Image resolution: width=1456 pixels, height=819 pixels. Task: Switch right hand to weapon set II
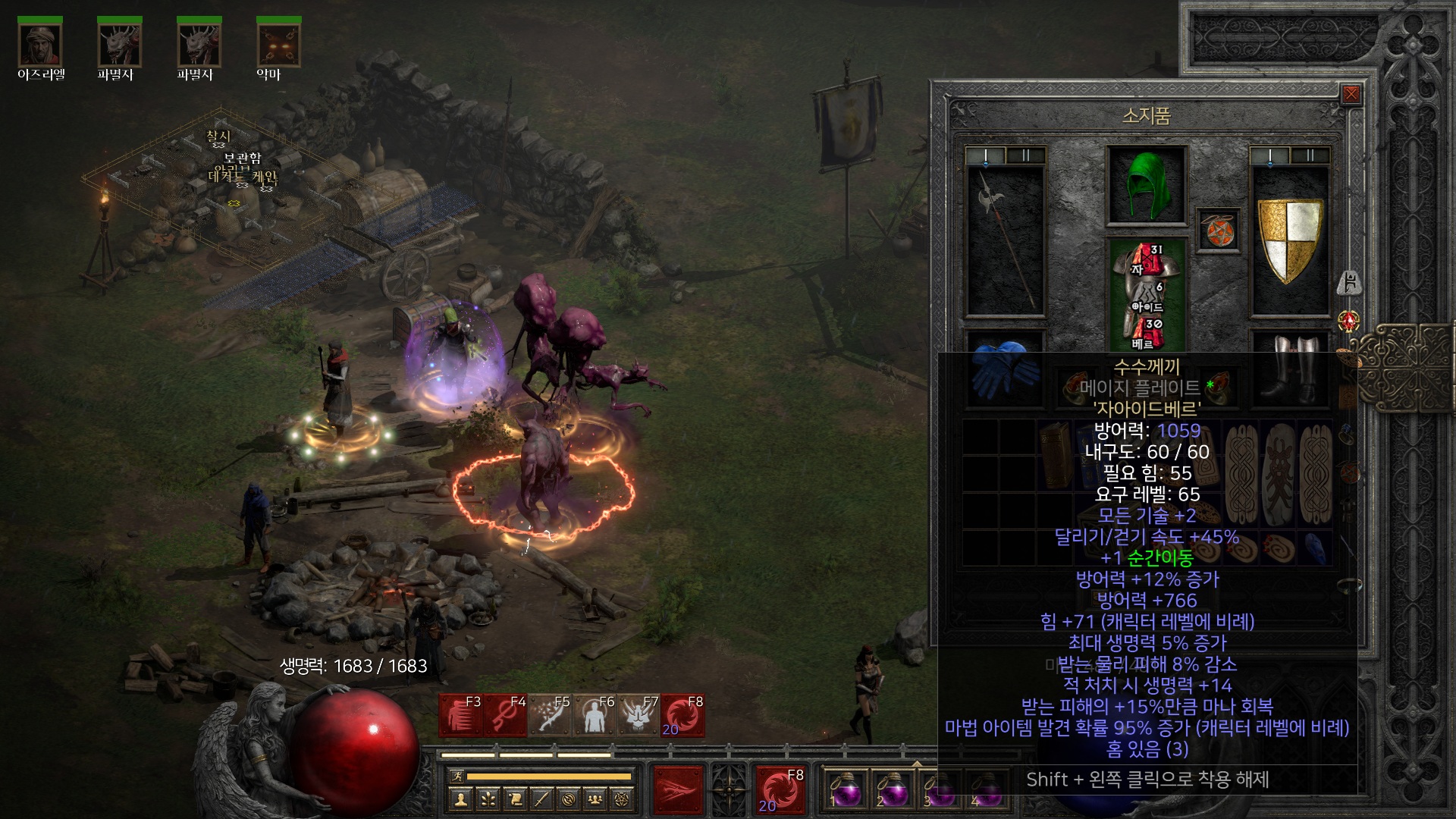[x=1310, y=156]
